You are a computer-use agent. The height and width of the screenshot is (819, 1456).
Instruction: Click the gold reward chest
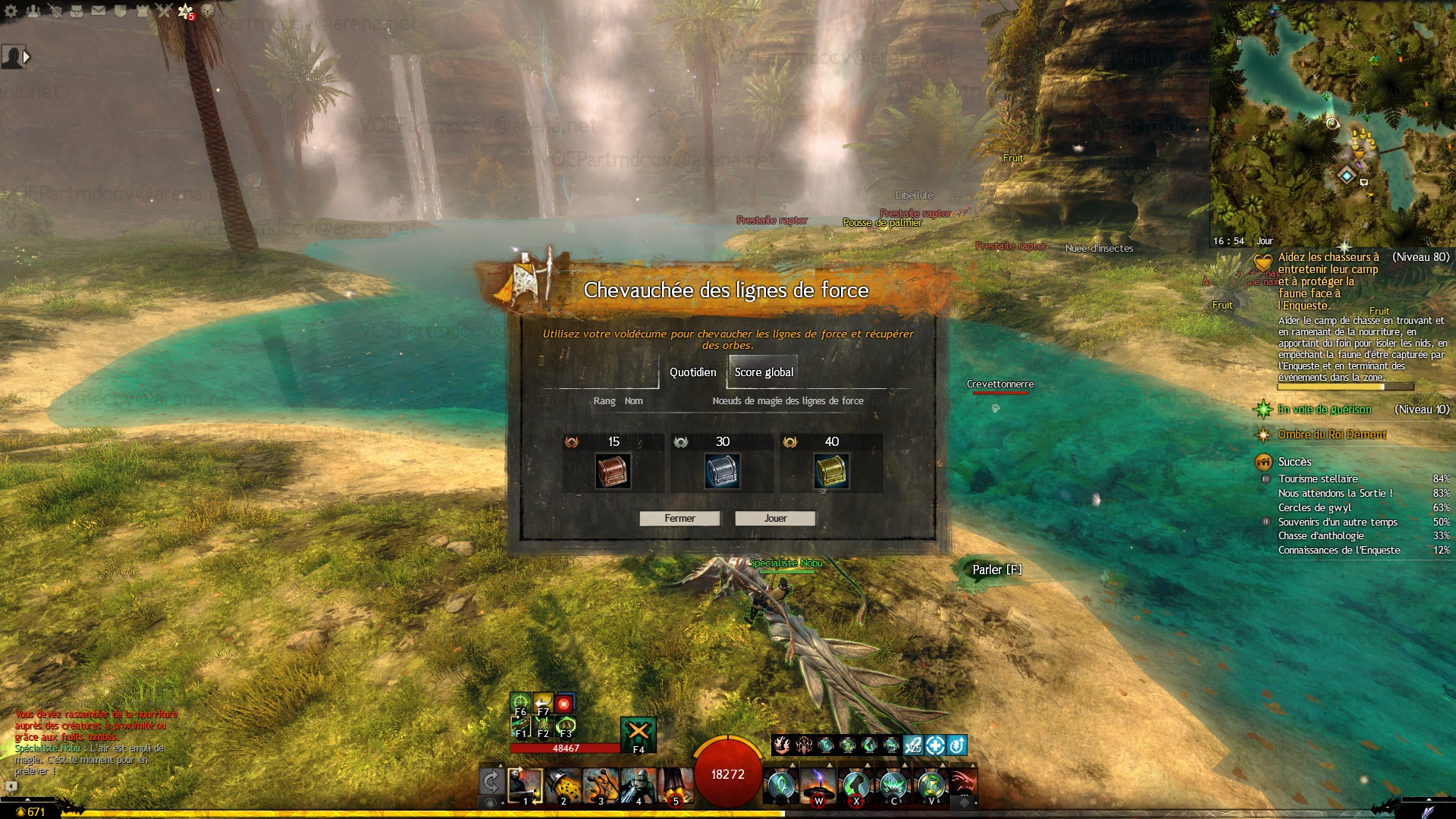pos(831,471)
